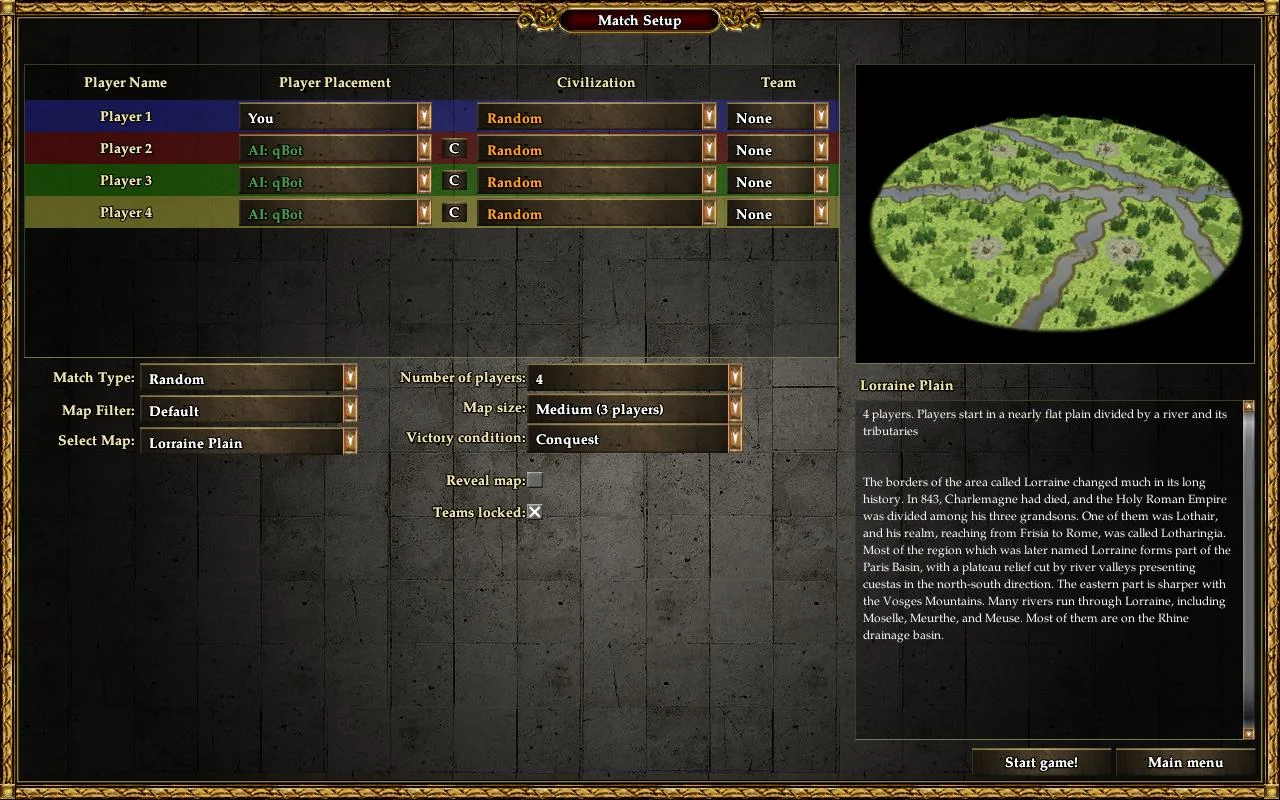Configure Player 4 AI with C button

click(x=454, y=213)
